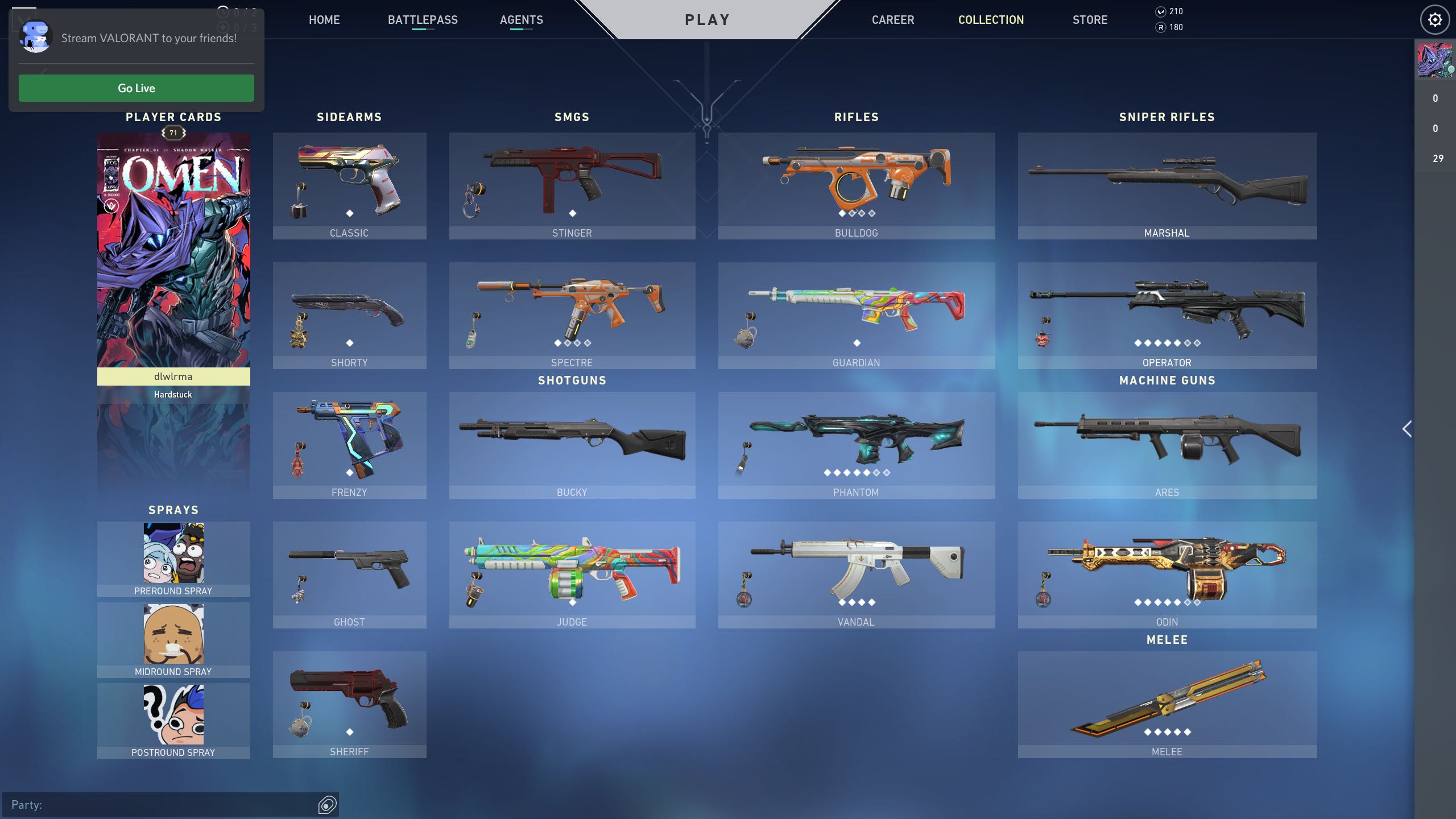Click the Hardstuck title banner
The width and height of the screenshot is (1456, 819).
click(173, 394)
